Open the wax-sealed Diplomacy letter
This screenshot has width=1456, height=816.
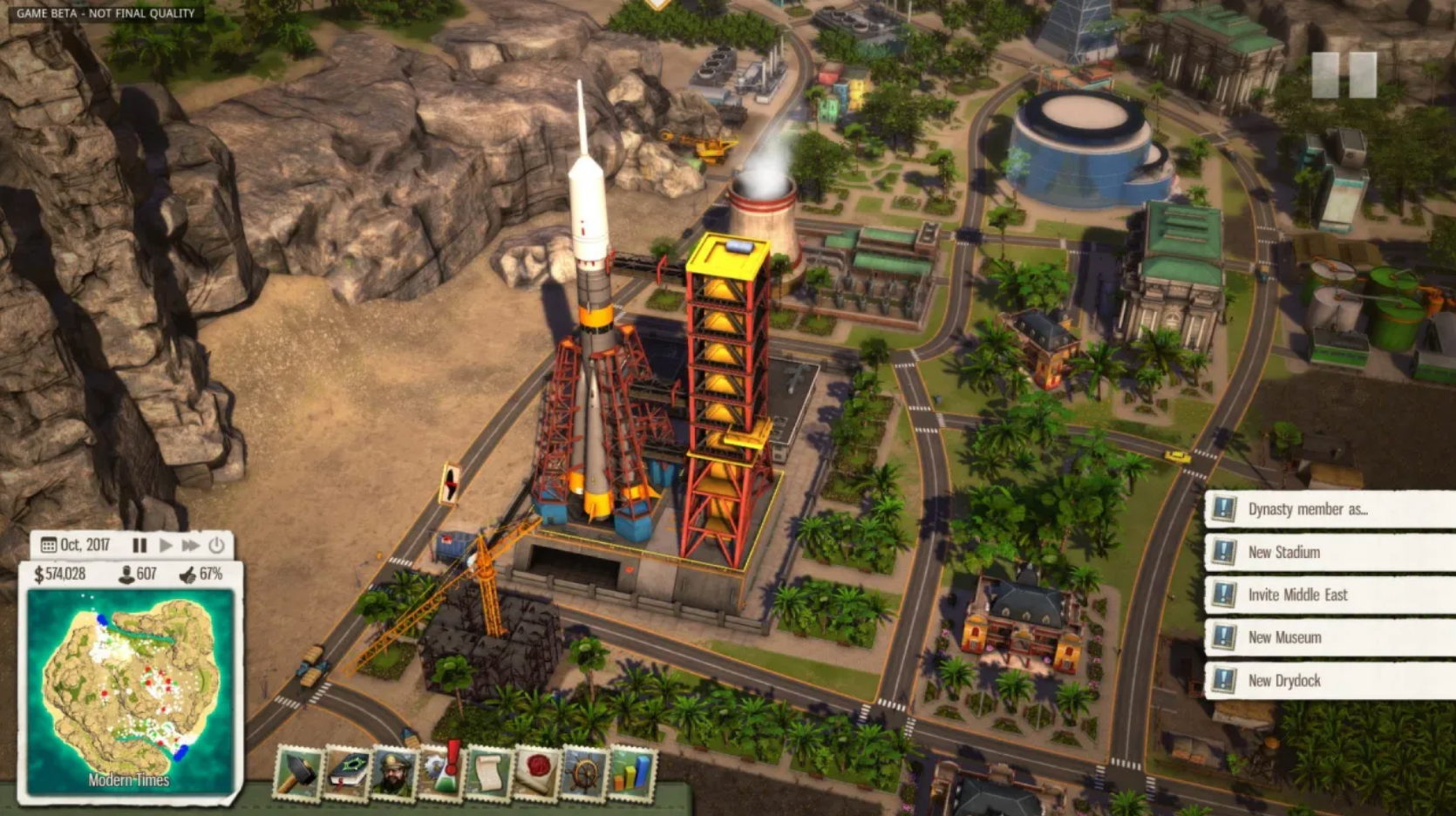534,772
